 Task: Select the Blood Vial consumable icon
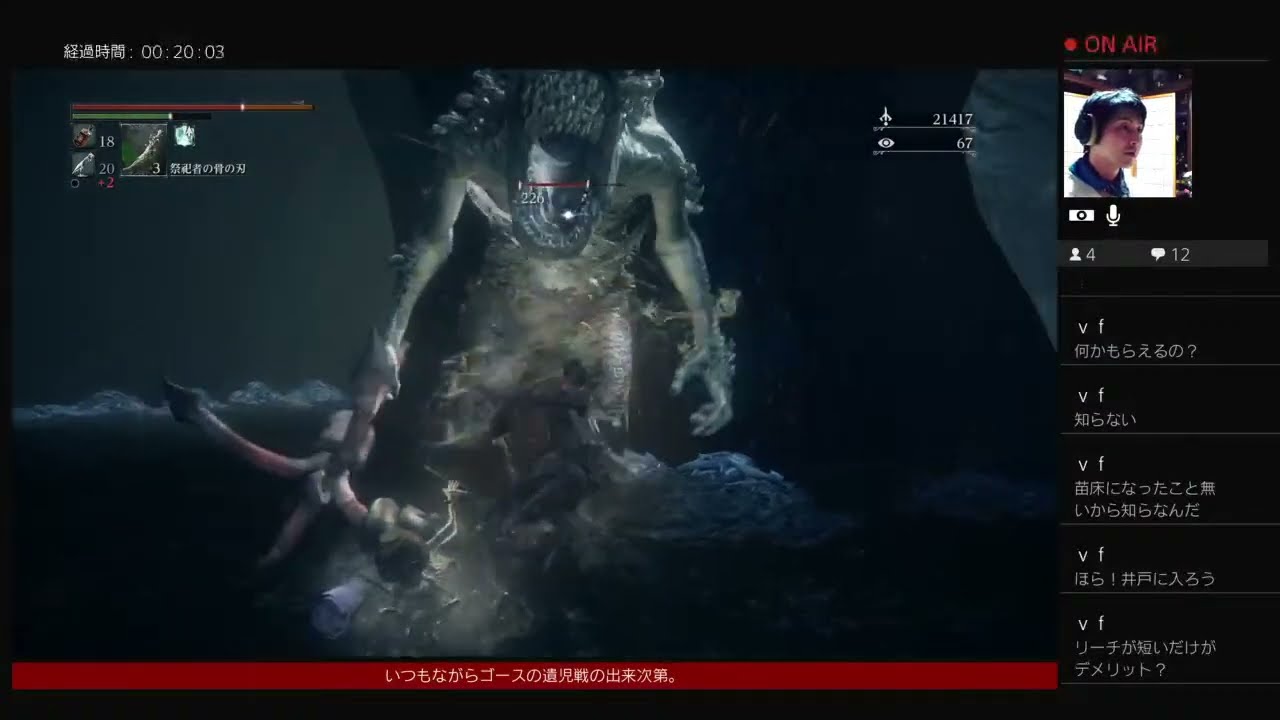click(x=83, y=137)
